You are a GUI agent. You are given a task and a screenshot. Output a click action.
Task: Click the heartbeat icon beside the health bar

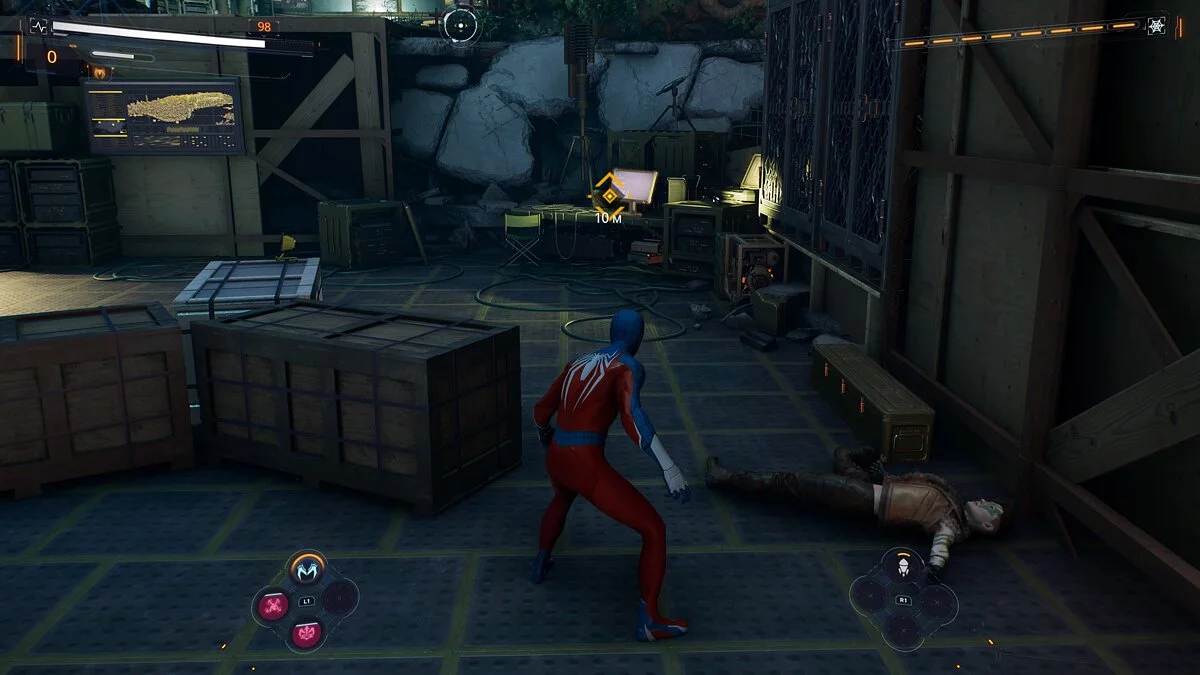(38, 27)
